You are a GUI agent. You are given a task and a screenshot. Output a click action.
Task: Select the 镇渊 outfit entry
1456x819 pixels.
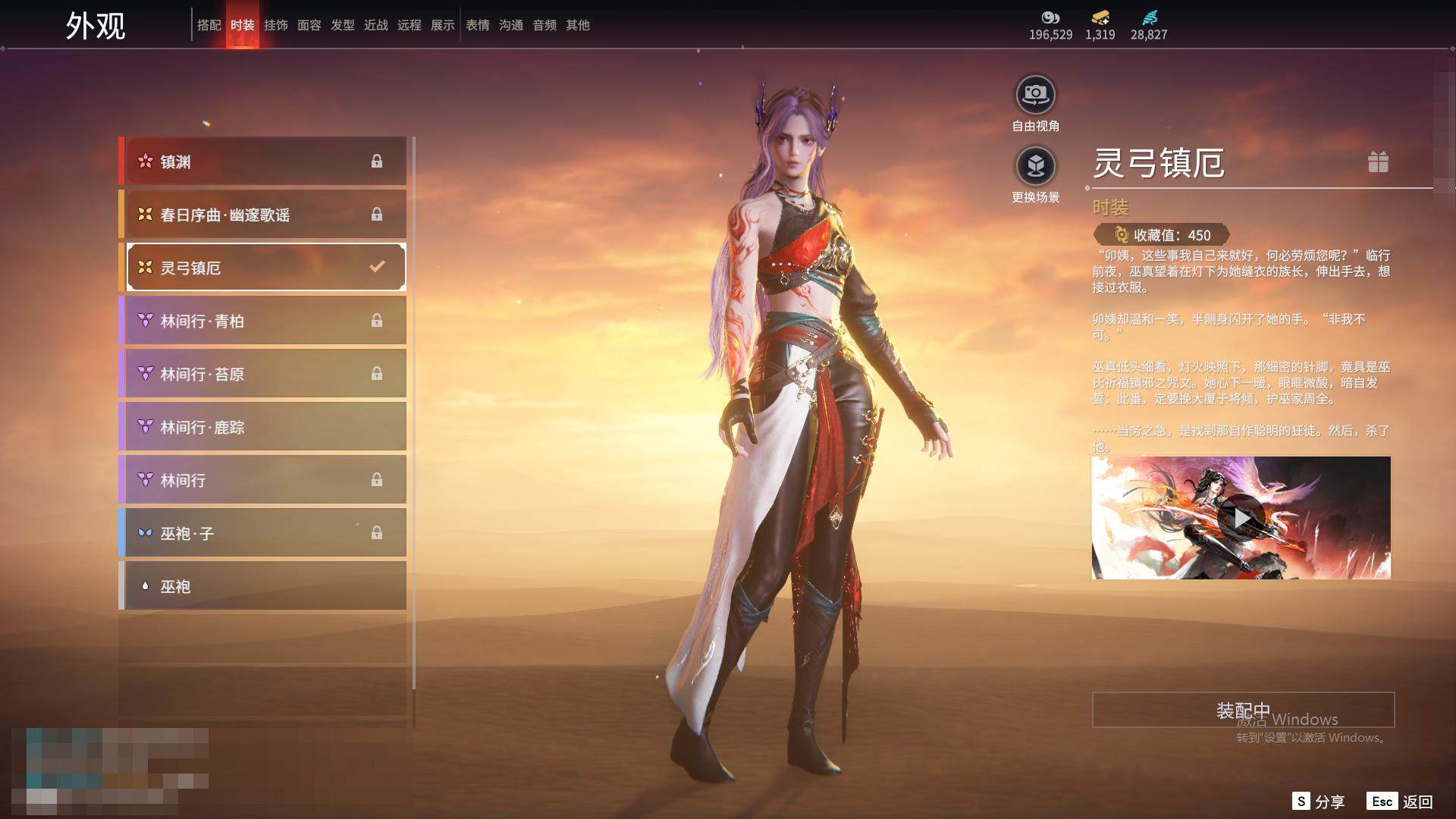pyautogui.click(x=263, y=161)
